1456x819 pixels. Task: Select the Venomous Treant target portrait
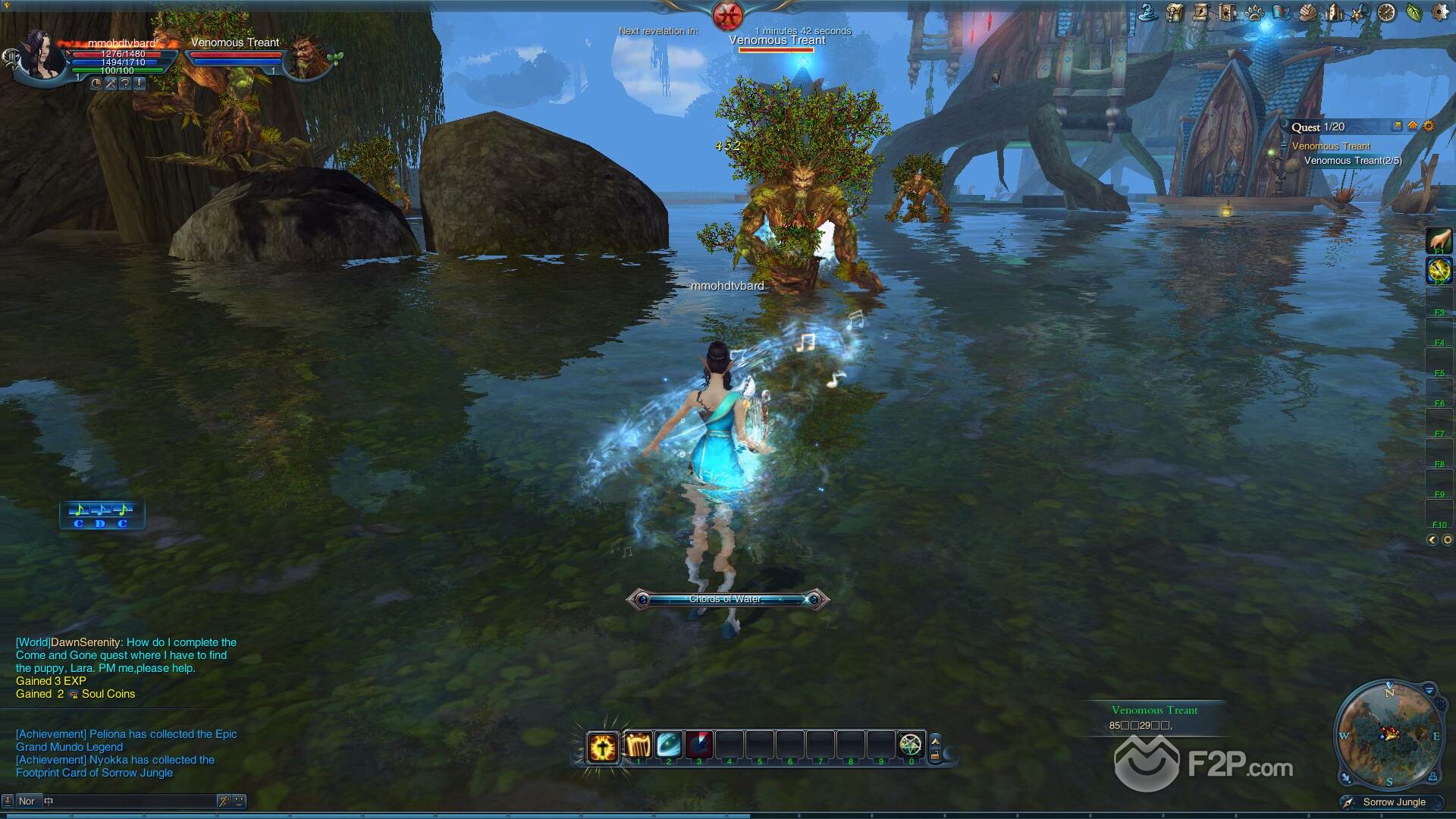(306, 55)
